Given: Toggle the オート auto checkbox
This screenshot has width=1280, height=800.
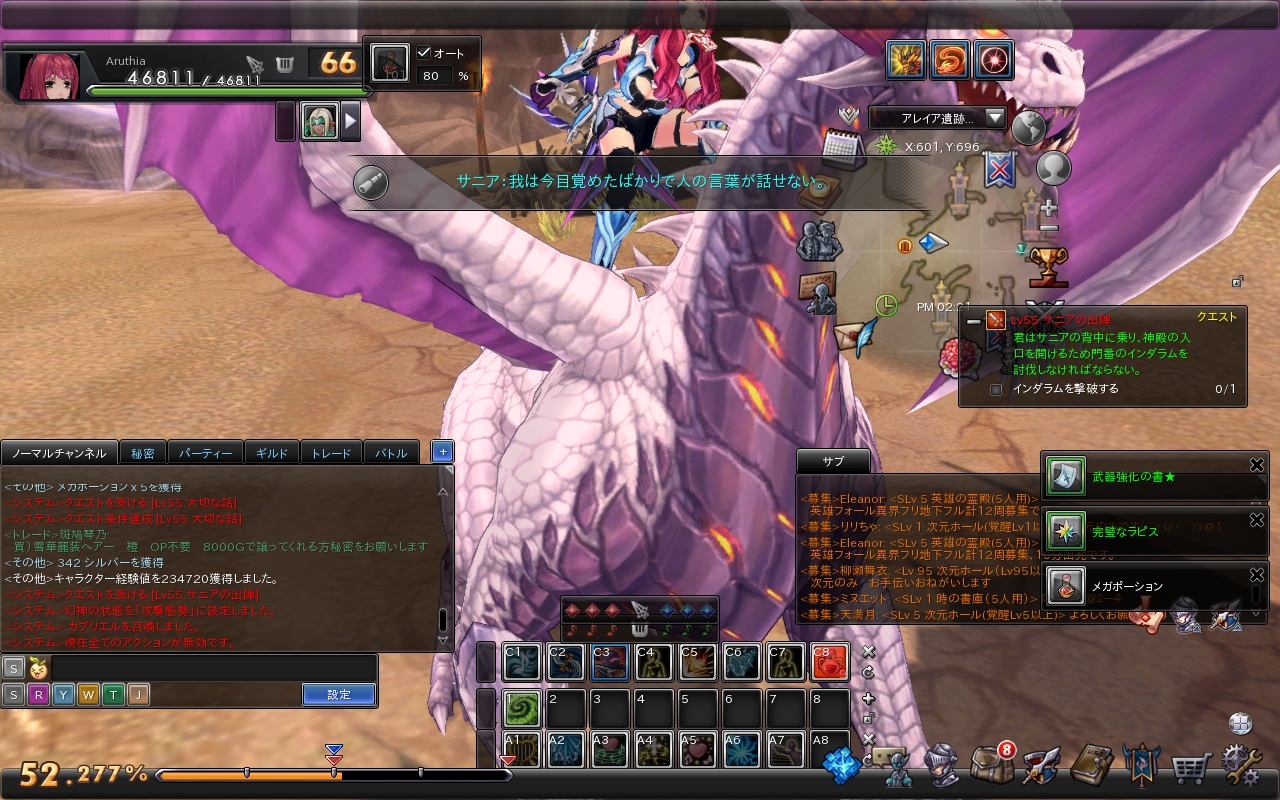Looking at the screenshot, I should (x=424, y=53).
